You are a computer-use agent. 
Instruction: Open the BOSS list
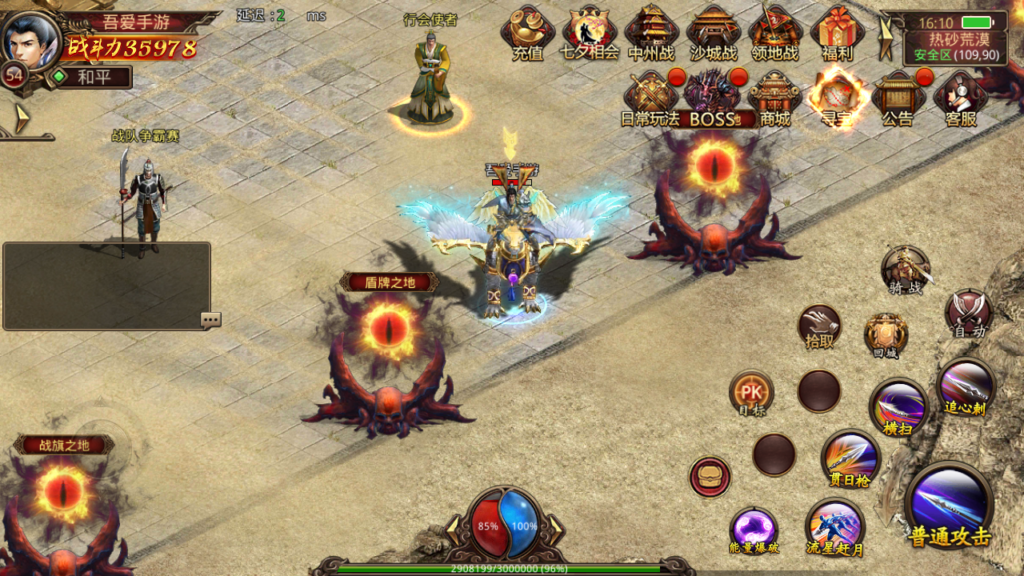pyautogui.click(x=712, y=98)
